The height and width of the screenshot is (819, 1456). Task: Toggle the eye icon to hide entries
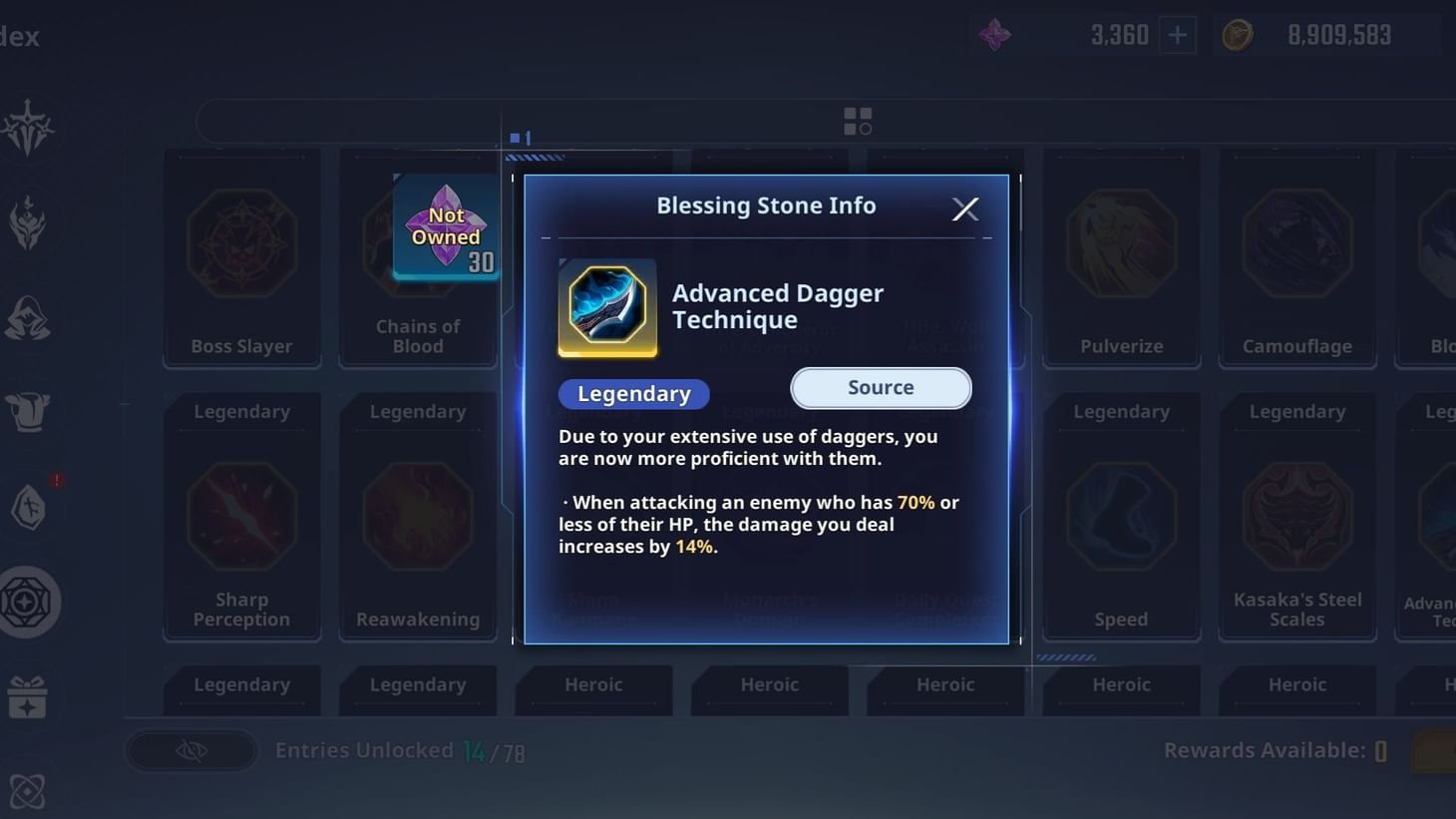coord(191,750)
